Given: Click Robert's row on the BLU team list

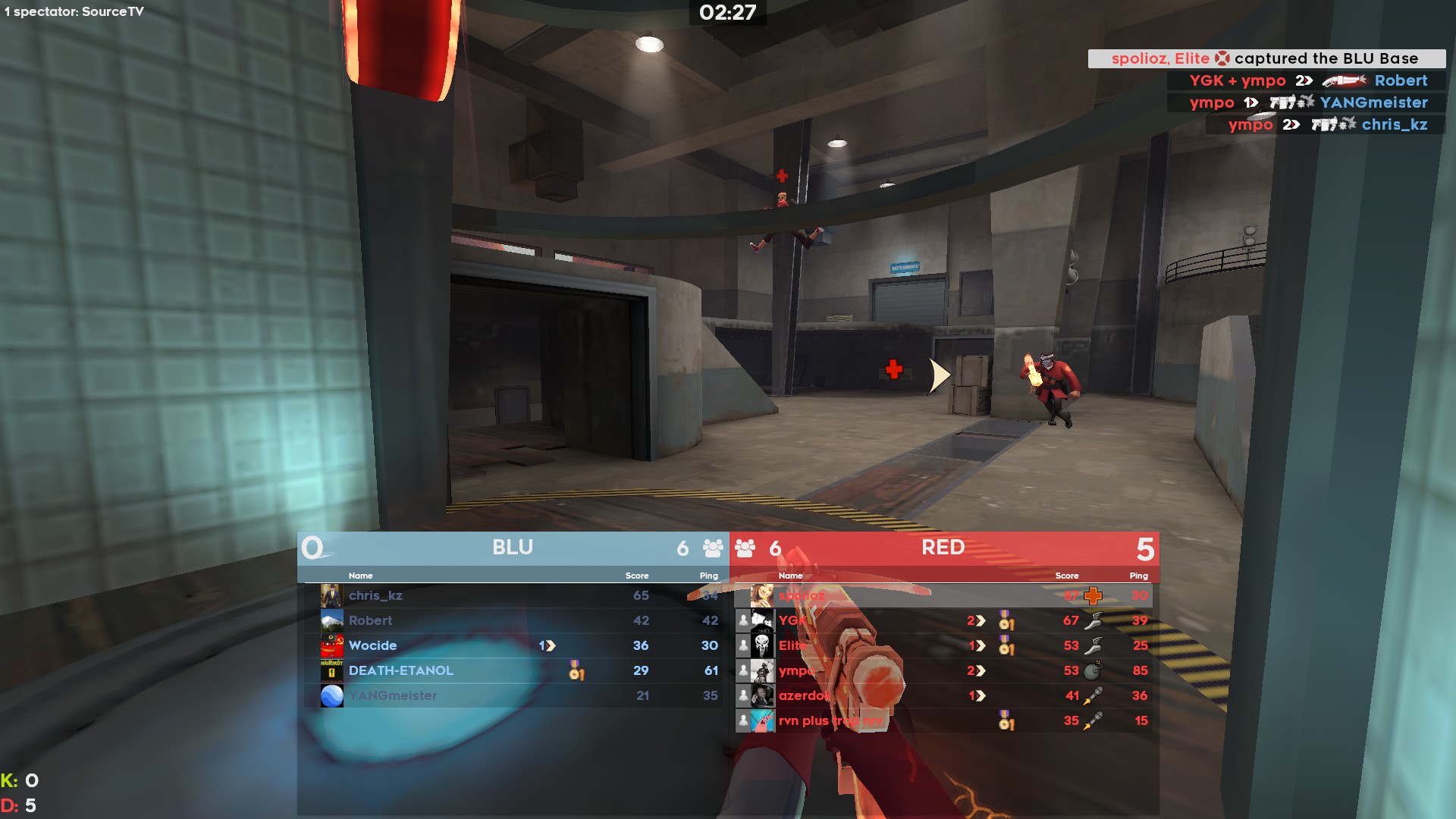Looking at the screenshot, I should pos(371,620).
